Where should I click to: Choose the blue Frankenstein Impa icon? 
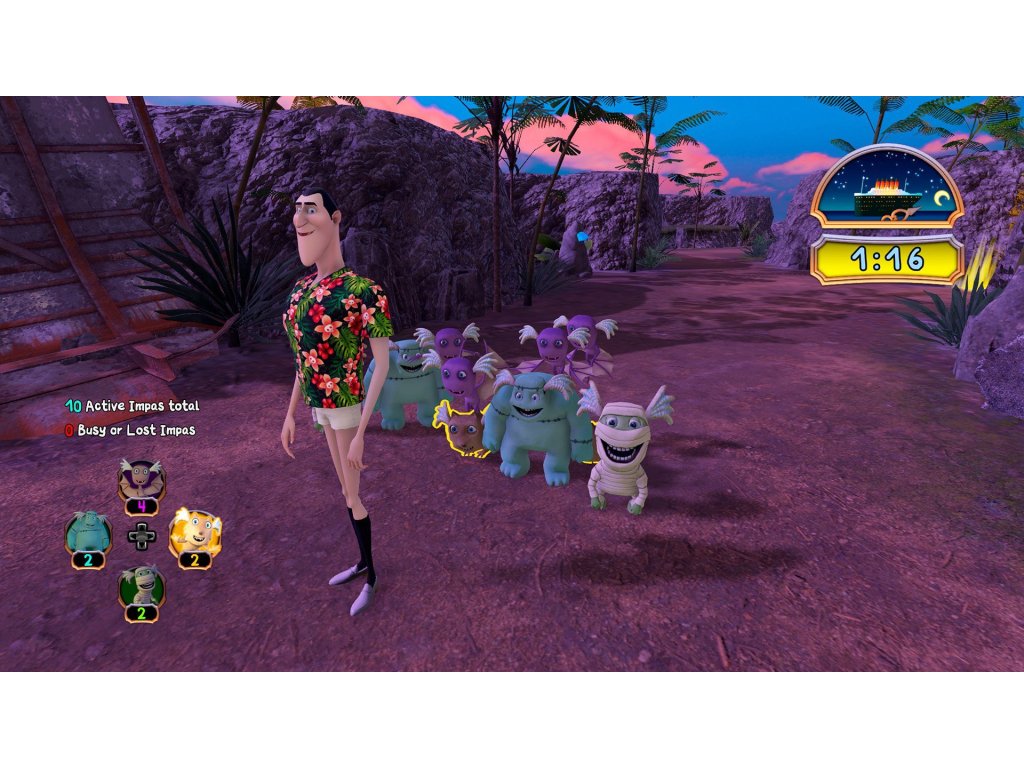click(87, 533)
